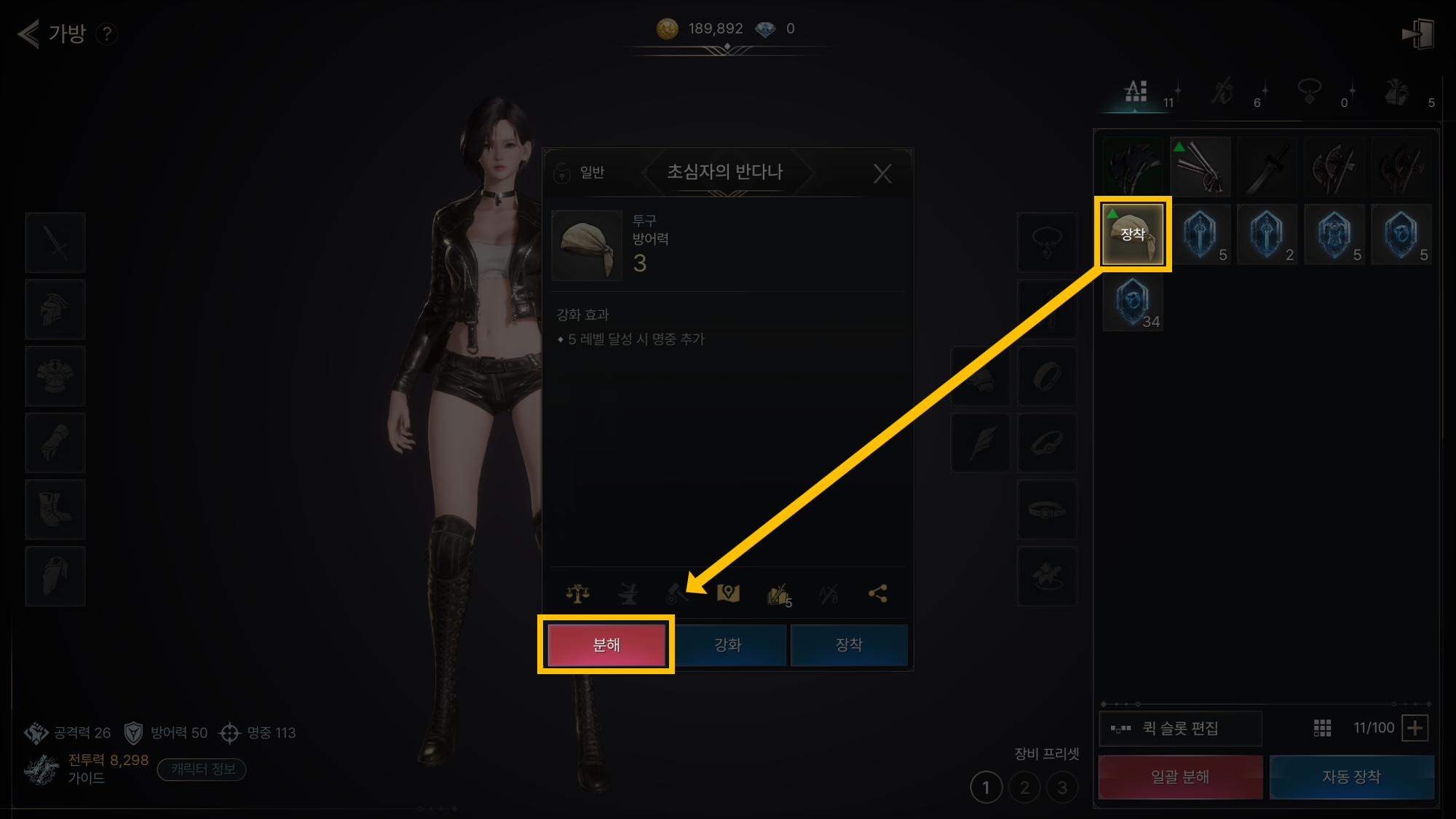Go back from the 가방 screen

click(x=28, y=33)
